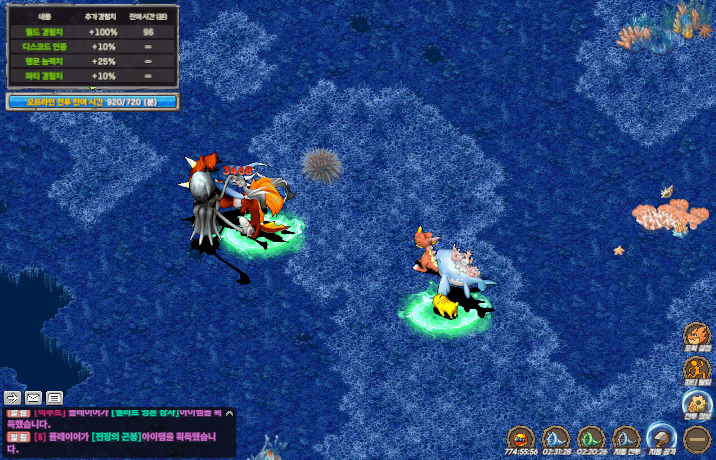Click the minus button to collapse icons
This screenshot has width=716, height=460.
point(697,437)
